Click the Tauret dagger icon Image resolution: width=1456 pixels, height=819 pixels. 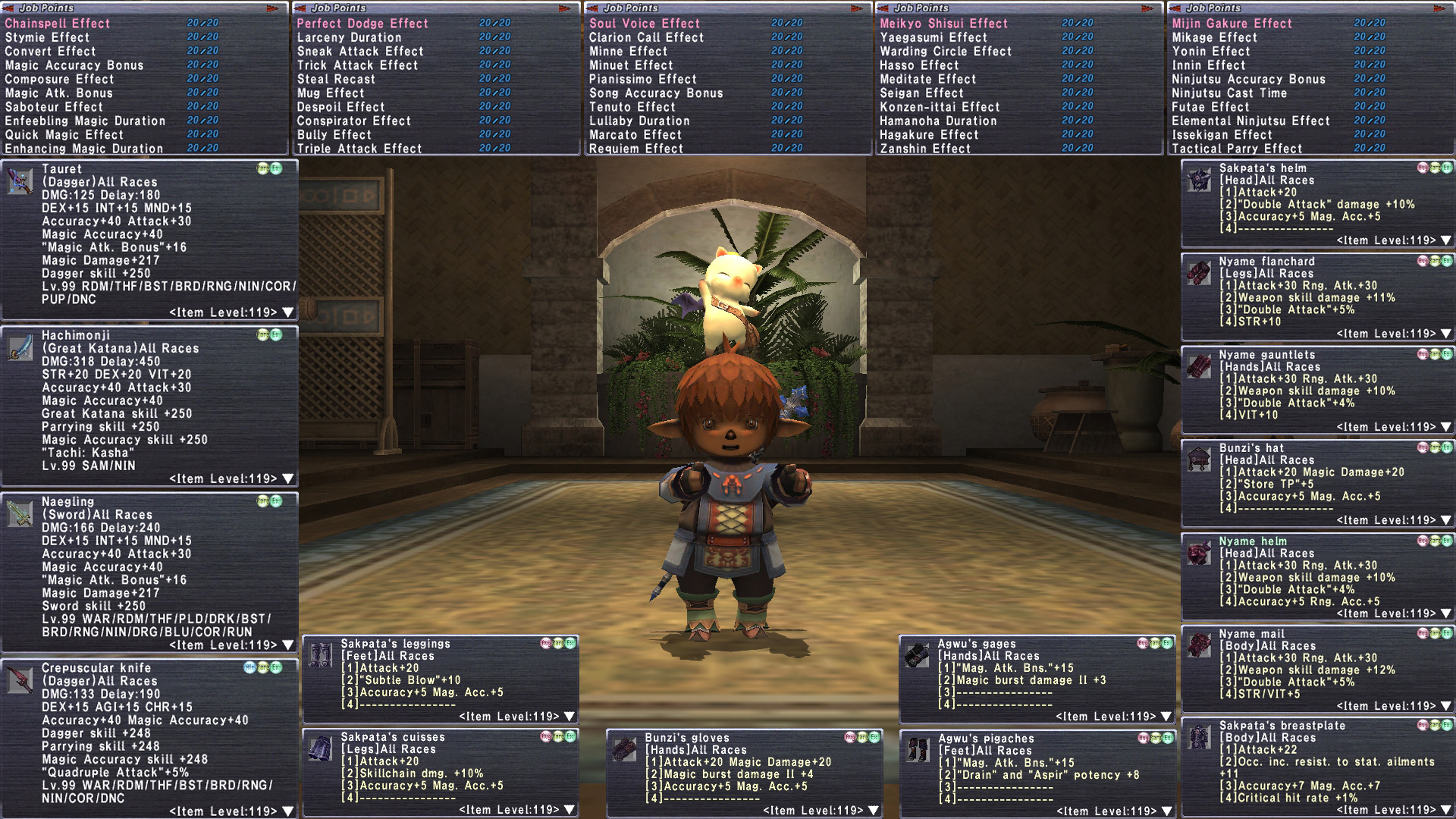[20, 181]
